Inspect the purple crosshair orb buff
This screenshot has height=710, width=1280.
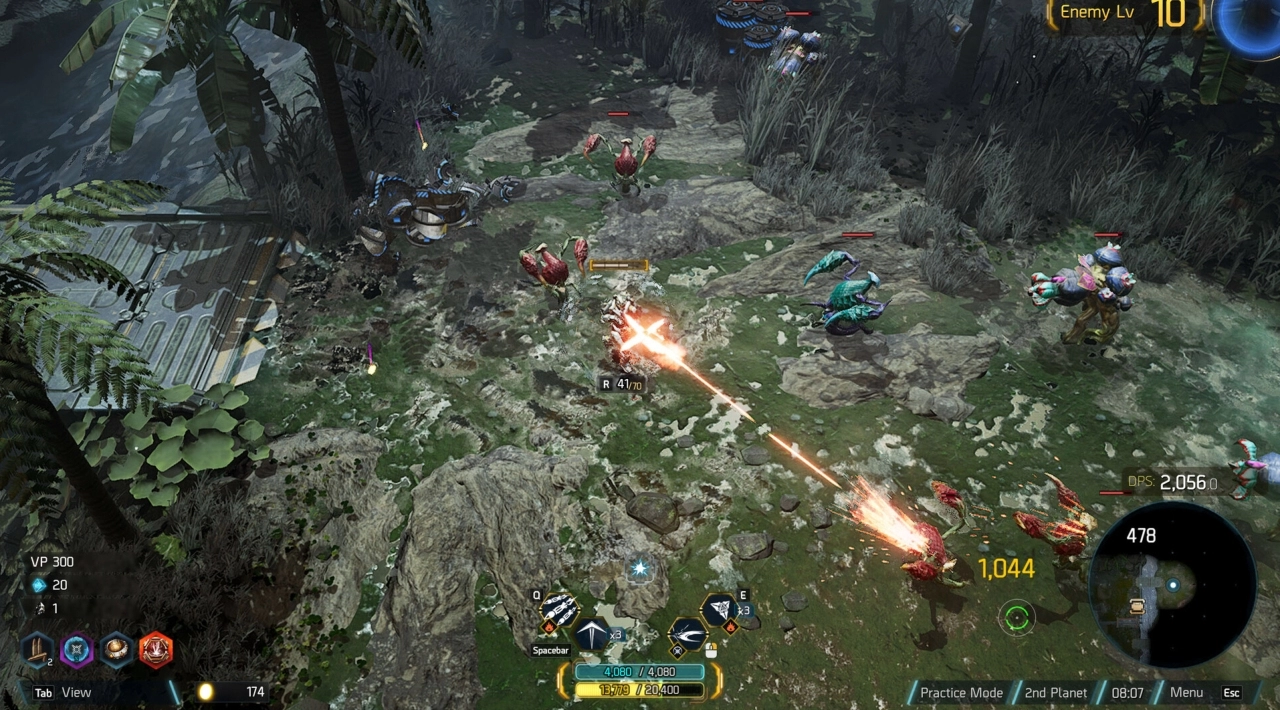(77, 650)
